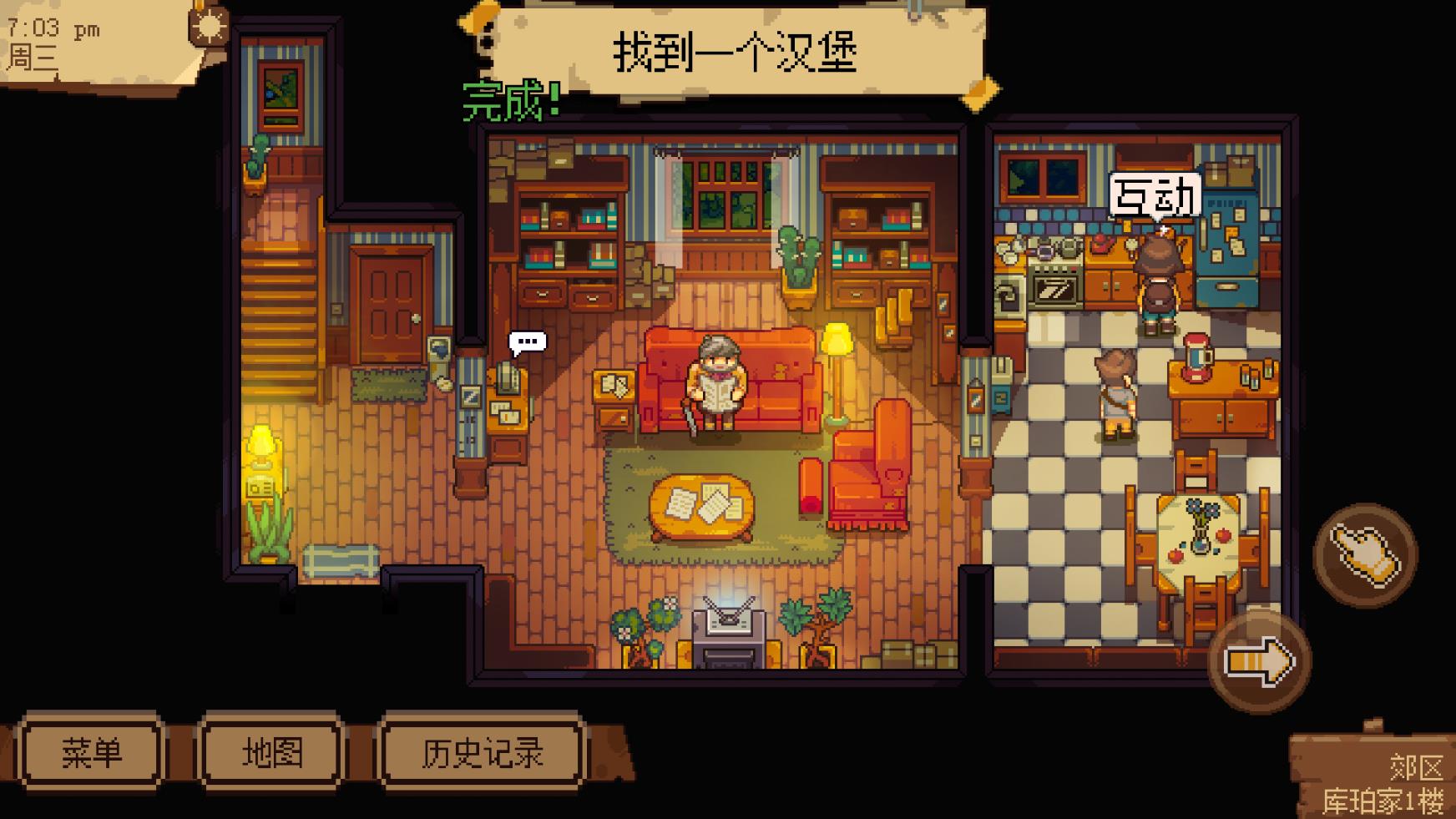Screen dimensions: 1456x819
Task: Open the 地图 map
Action: (x=274, y=751)
